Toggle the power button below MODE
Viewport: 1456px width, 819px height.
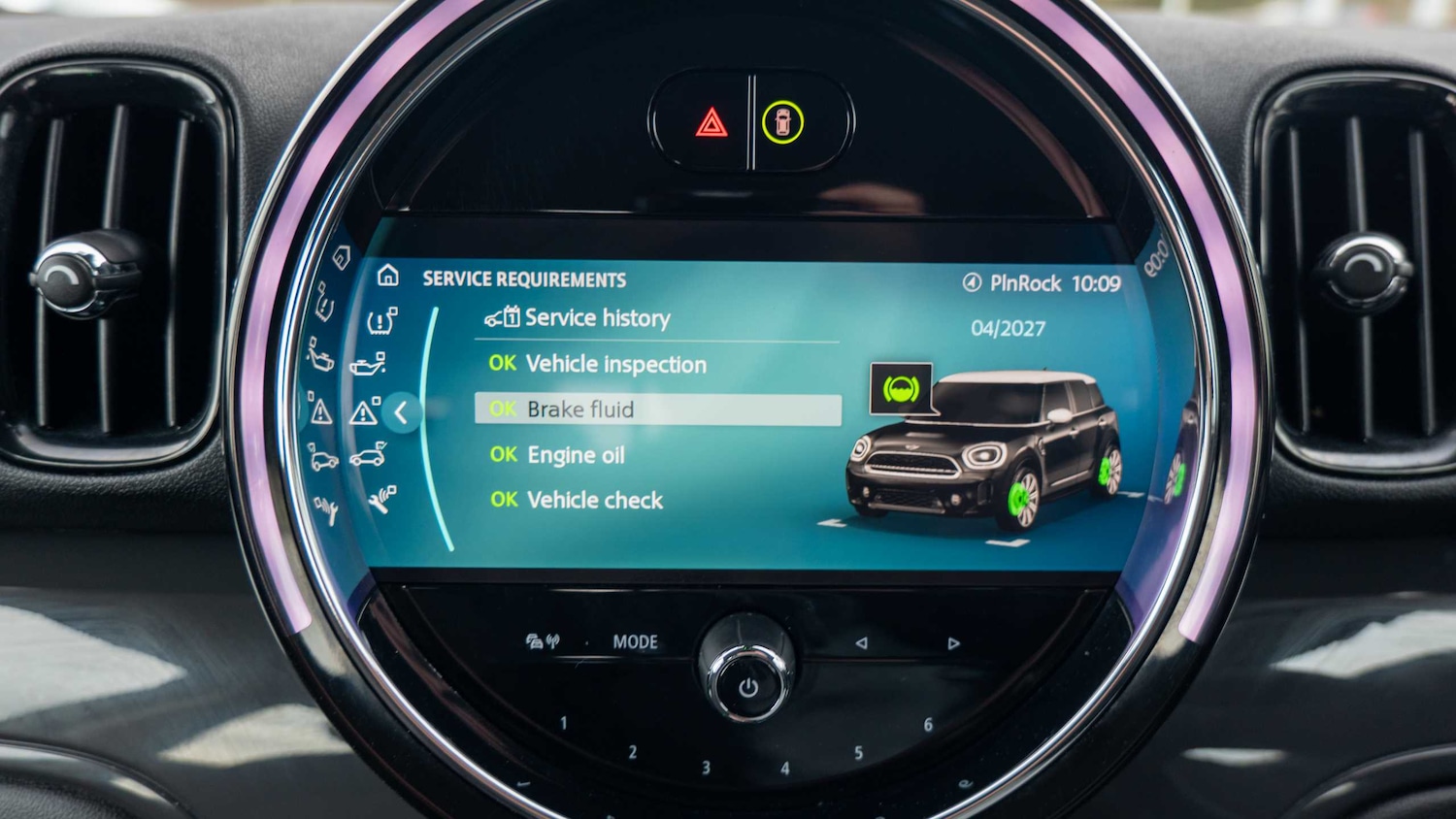[x=745, y=686]
